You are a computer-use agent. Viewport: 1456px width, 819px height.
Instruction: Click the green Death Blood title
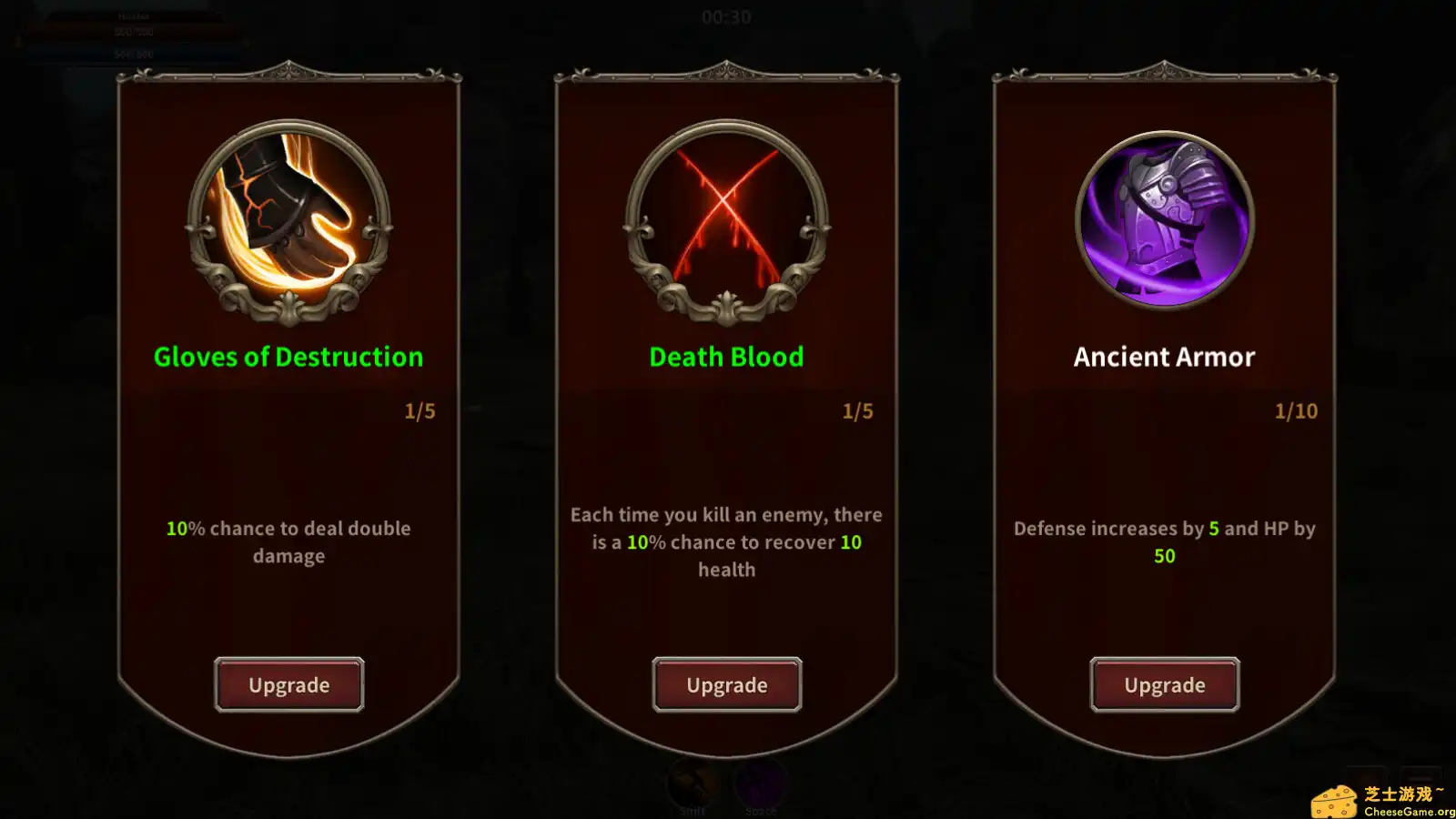(725, 356)
